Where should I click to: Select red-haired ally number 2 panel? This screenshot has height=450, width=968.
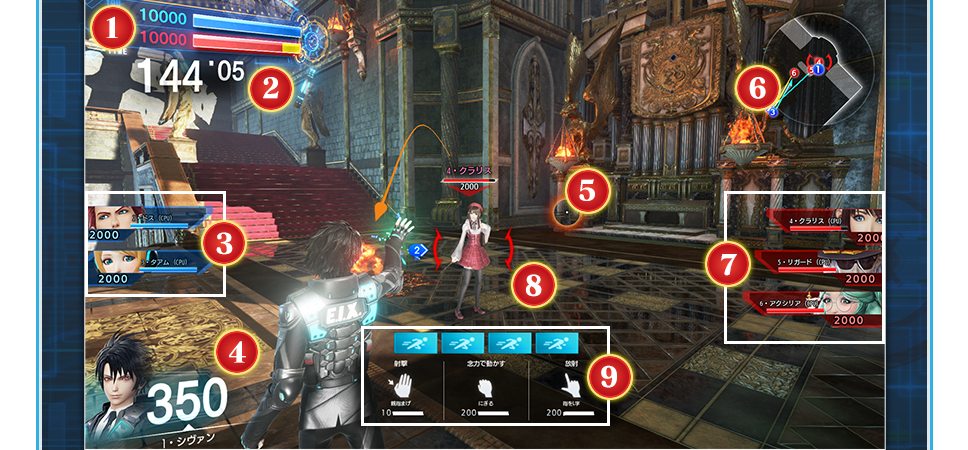tap(145, 222)
